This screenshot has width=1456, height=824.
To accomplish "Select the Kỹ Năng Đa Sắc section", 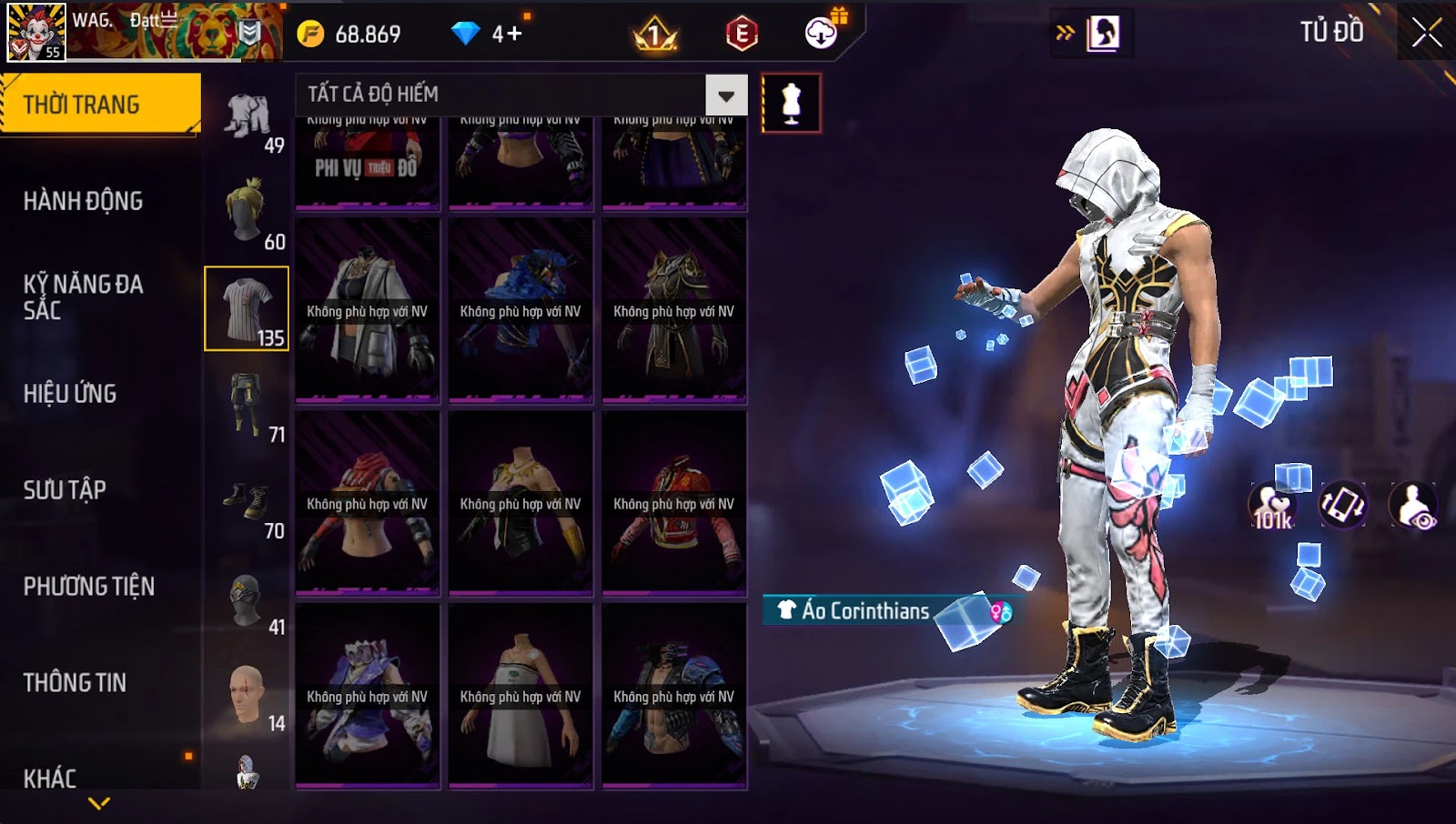I will (x=83, y=297).
